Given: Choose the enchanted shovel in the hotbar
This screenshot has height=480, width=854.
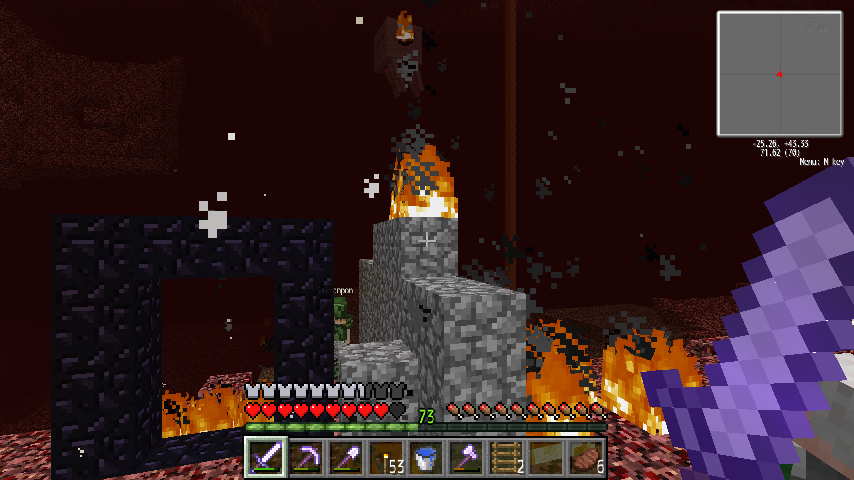Looking at the screenshot, I should (346, 458).
